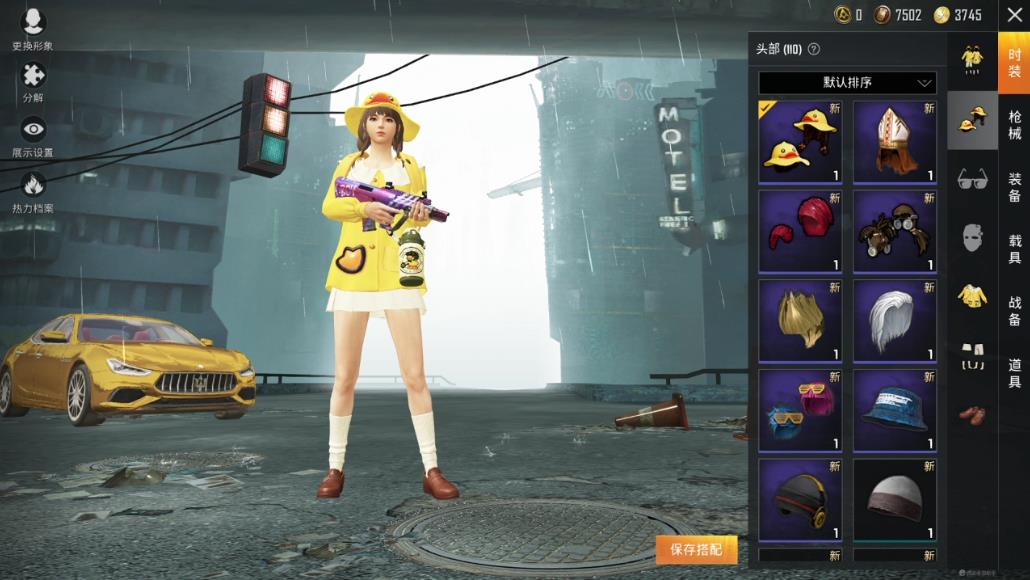
Task: Close the wardrobe with the X button
Action: 1013,15
